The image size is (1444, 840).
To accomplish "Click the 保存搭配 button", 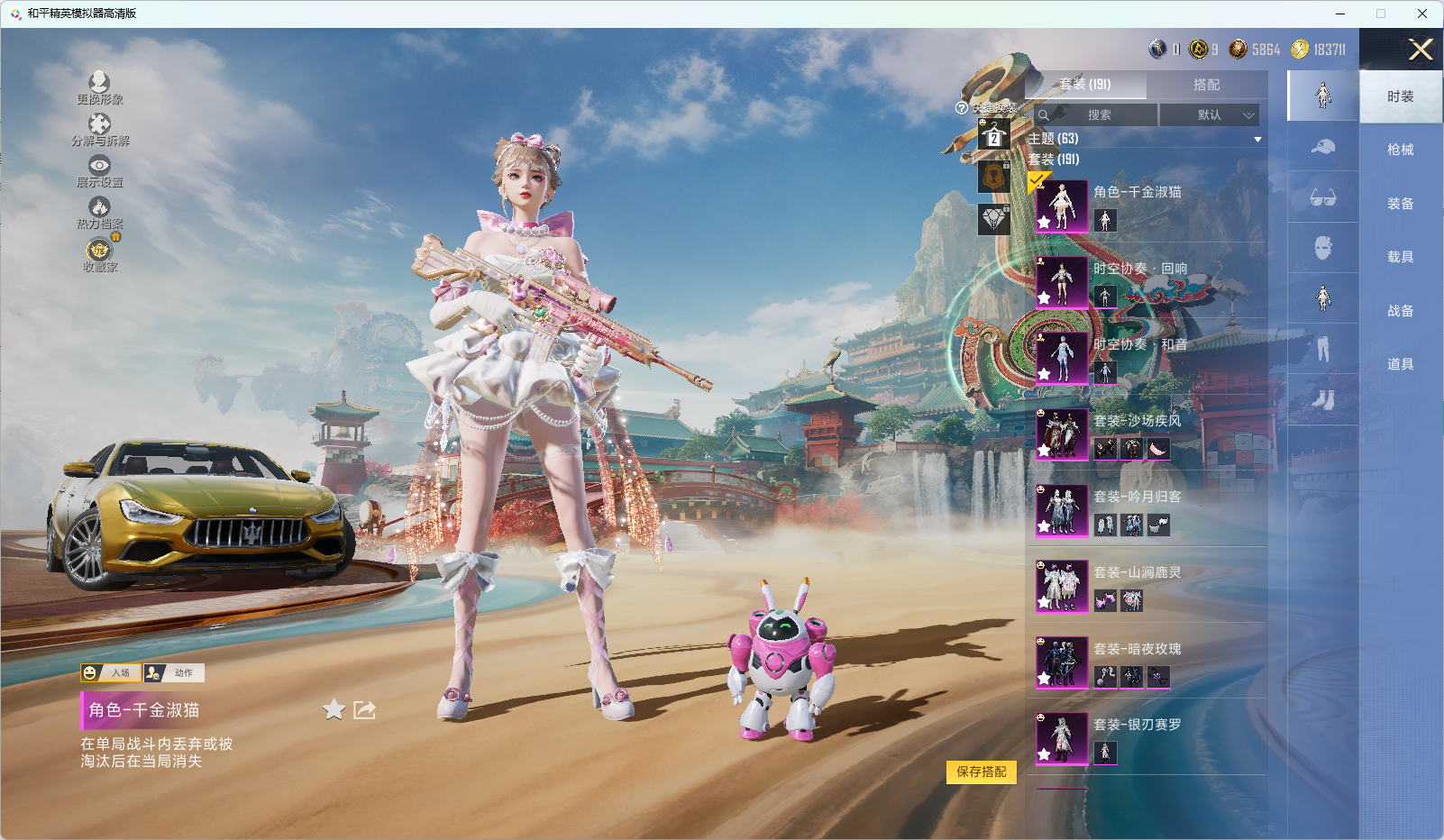I will (981, 772).
